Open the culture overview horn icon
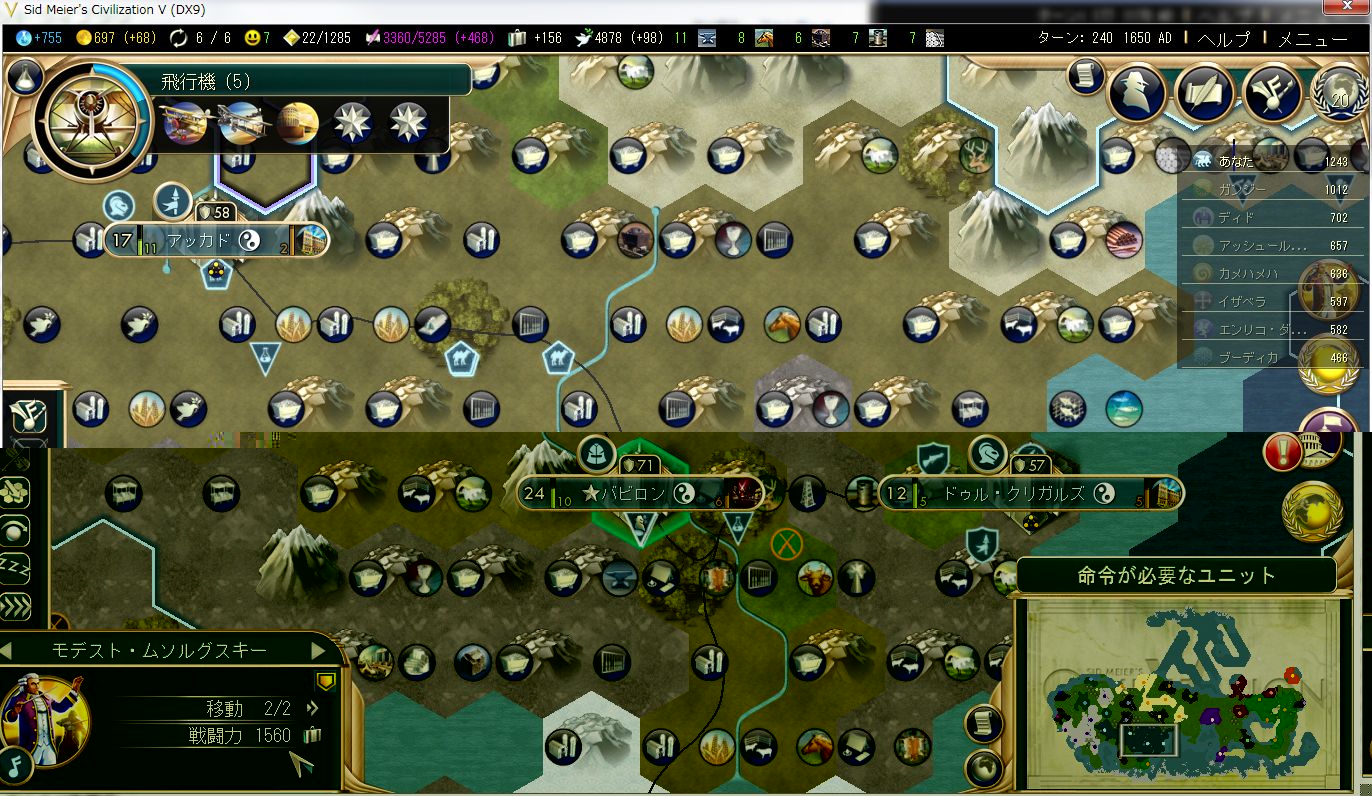1372x796 pixels. click(1271, 93)
